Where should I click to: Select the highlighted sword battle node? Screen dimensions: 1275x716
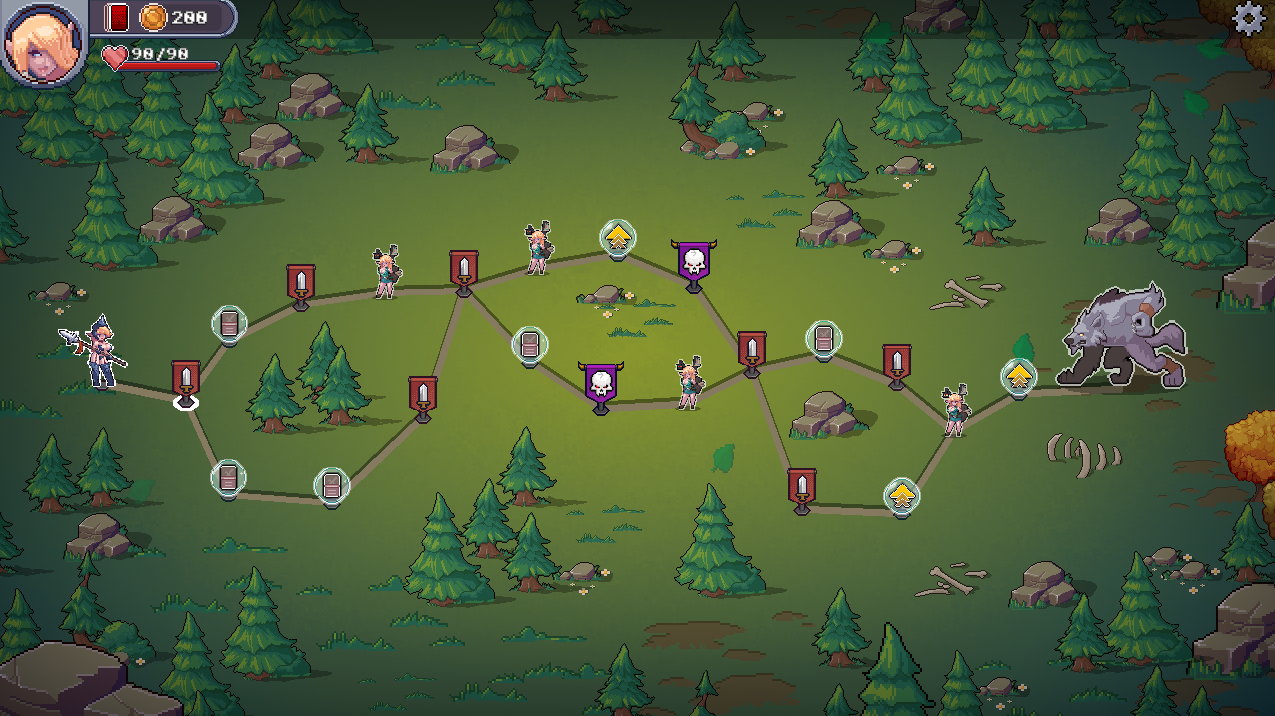185,380
